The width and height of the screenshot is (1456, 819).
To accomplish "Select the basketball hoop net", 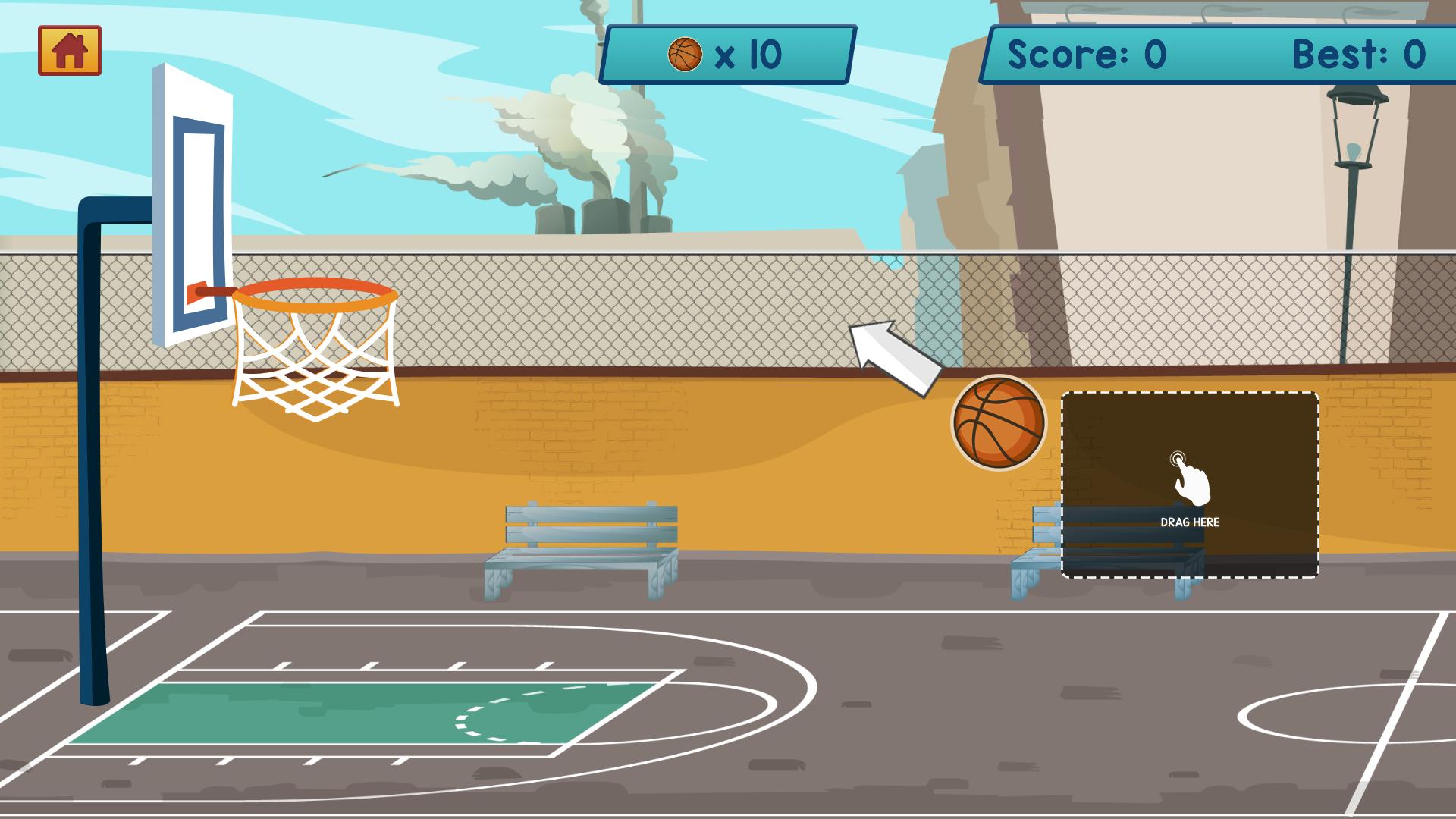I will [x=315, y=356].
